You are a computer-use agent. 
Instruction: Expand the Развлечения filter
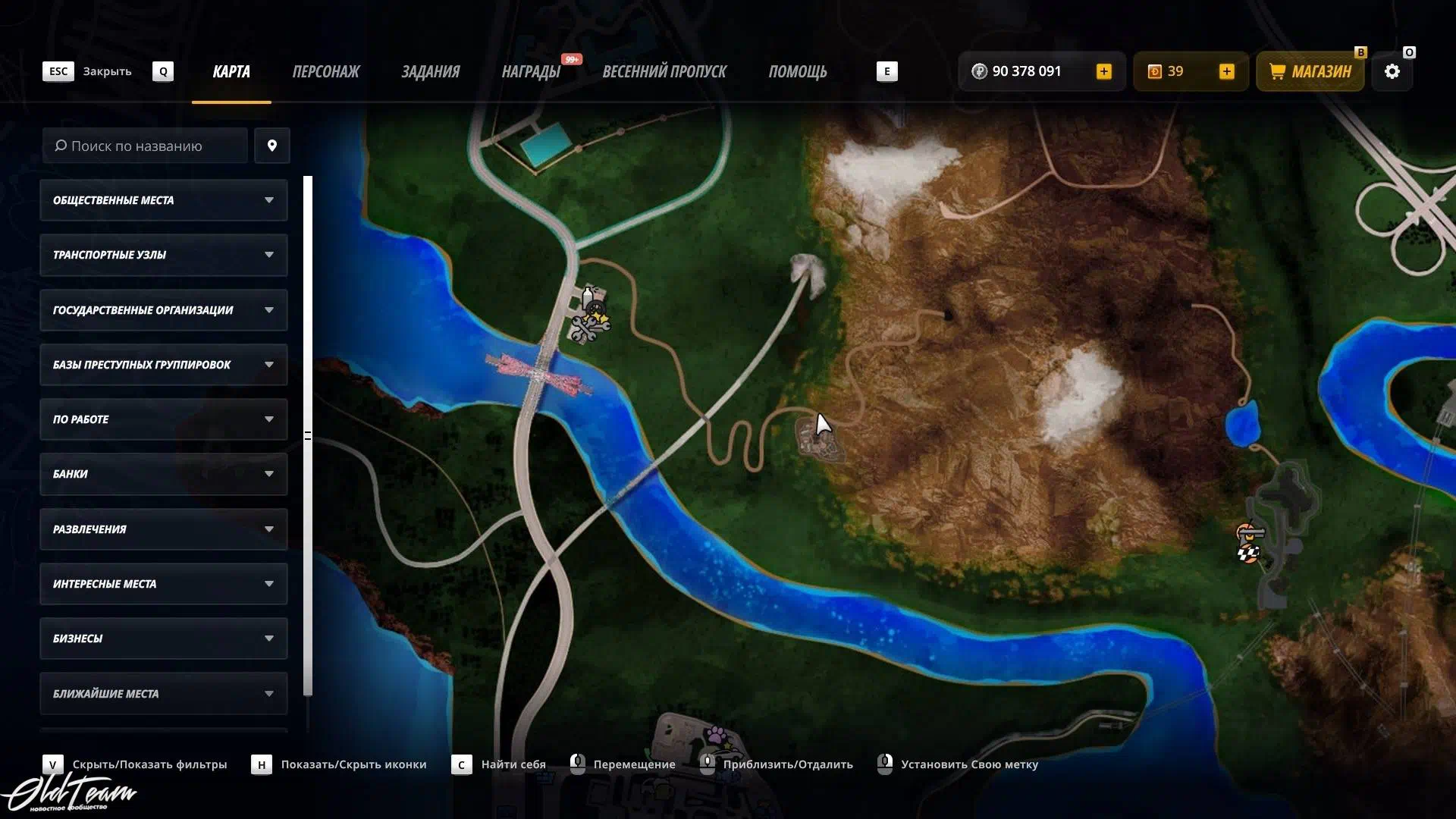[x=163, y=529]
